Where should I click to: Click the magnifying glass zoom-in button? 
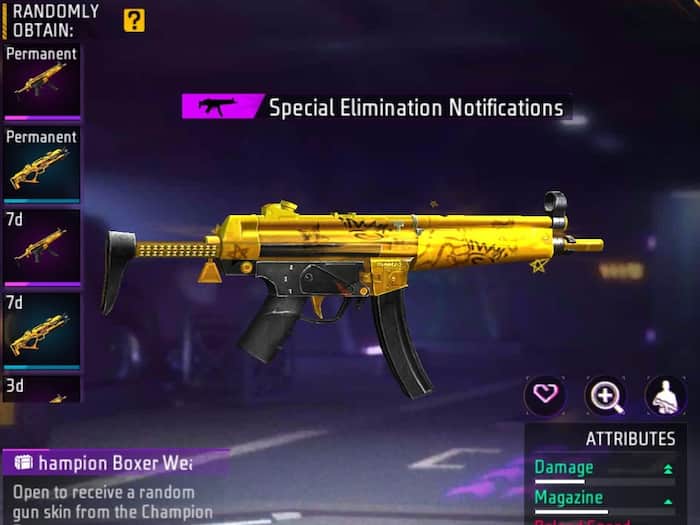pos(605,395)
